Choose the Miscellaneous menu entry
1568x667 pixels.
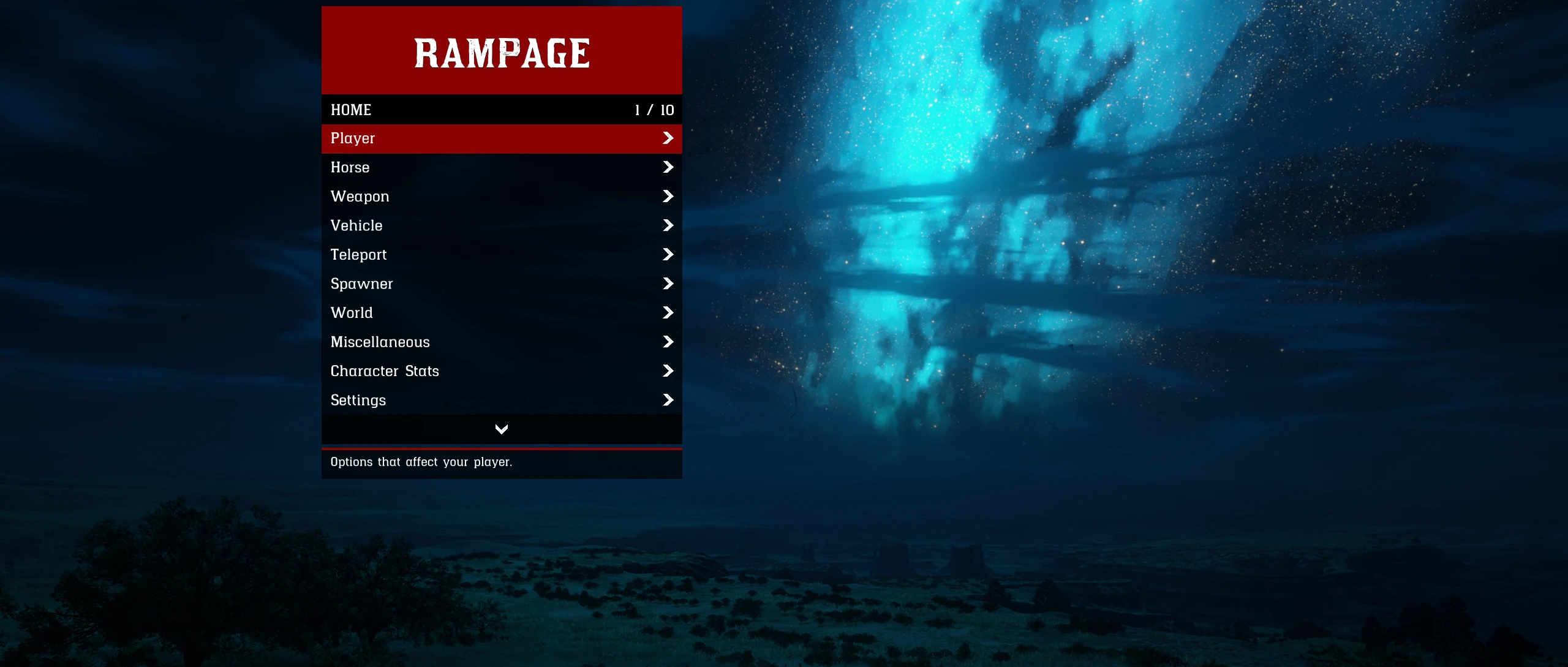501,342
